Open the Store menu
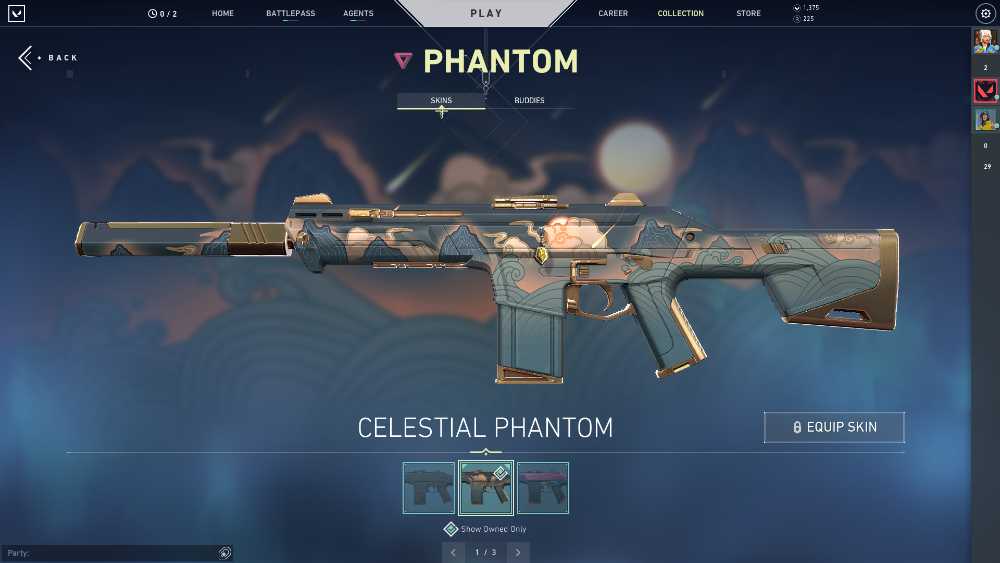Screen dimensions: 1000x563 (748, 14)
